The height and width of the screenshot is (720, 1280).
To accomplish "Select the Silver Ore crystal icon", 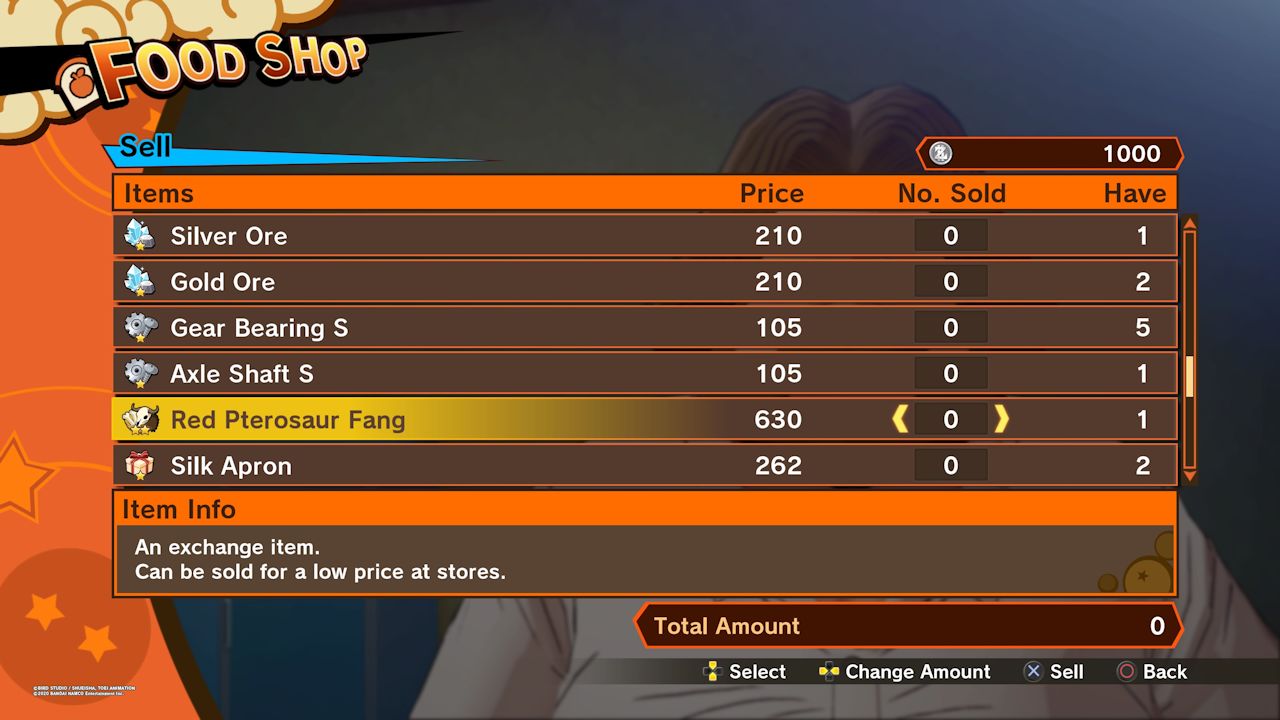I will coord(140,235).
